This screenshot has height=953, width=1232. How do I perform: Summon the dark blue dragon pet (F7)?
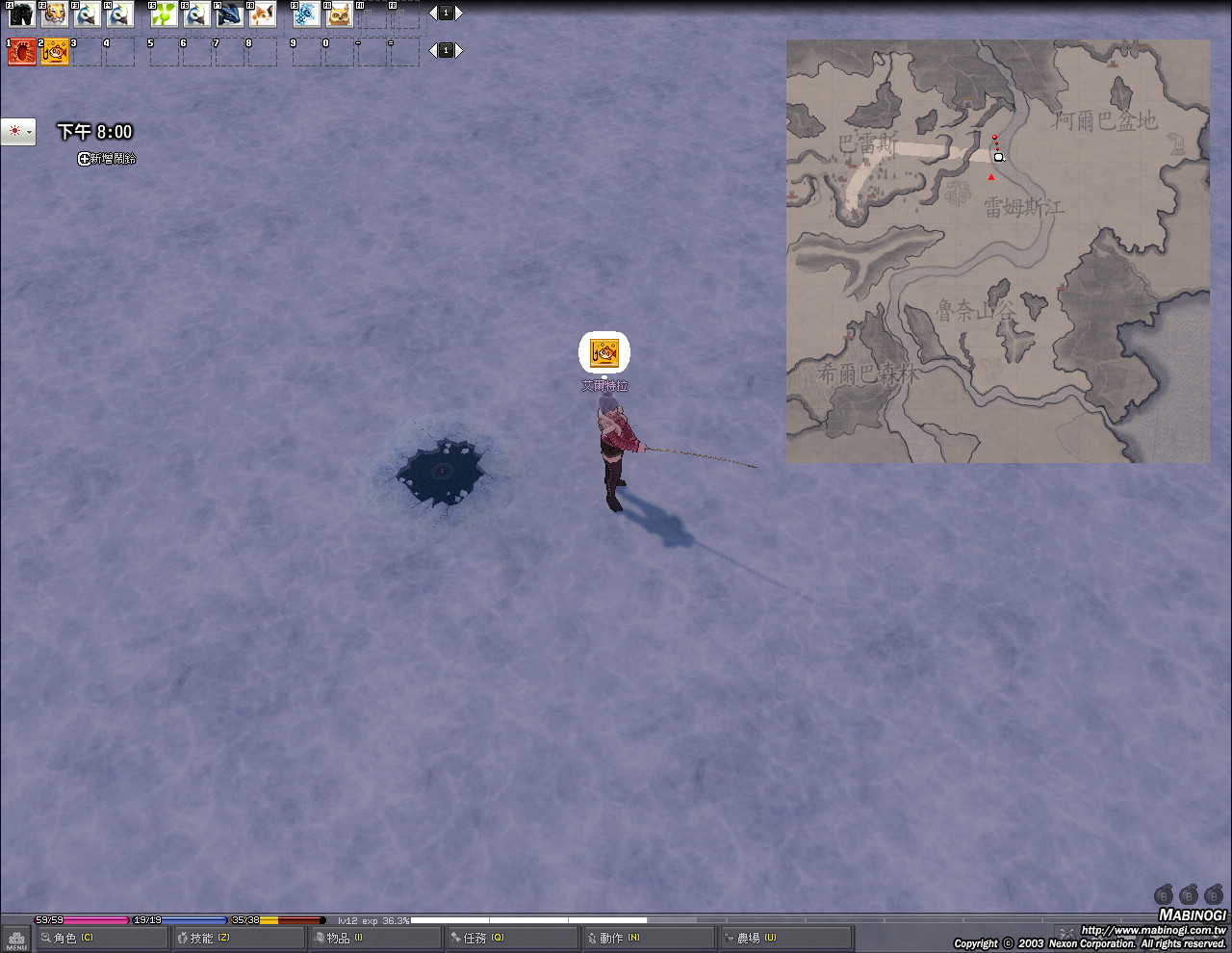(229, 13)
